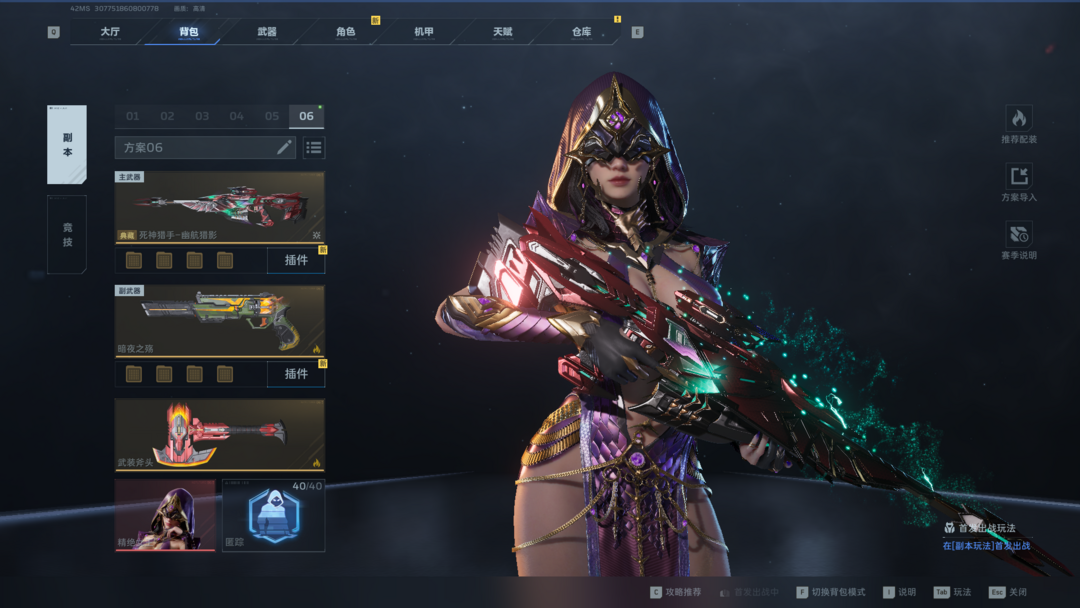Click the 方案导入 import loadout button

(x=1018, y=183)
